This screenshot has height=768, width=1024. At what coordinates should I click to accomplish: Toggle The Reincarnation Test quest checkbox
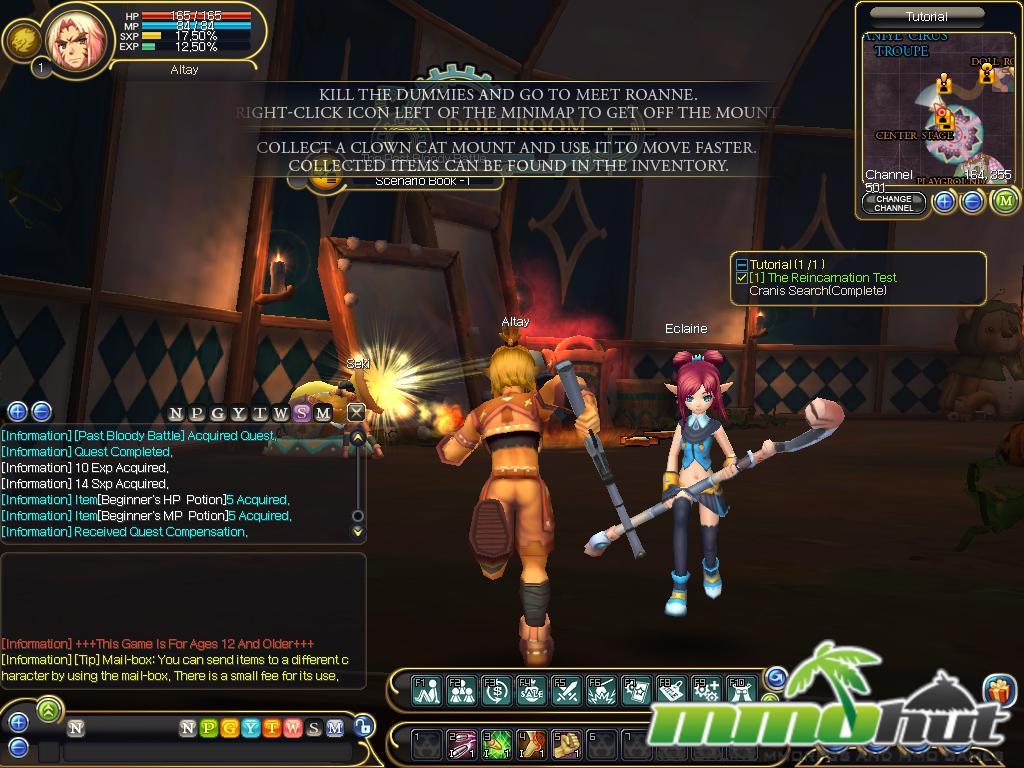coord(741,278)
